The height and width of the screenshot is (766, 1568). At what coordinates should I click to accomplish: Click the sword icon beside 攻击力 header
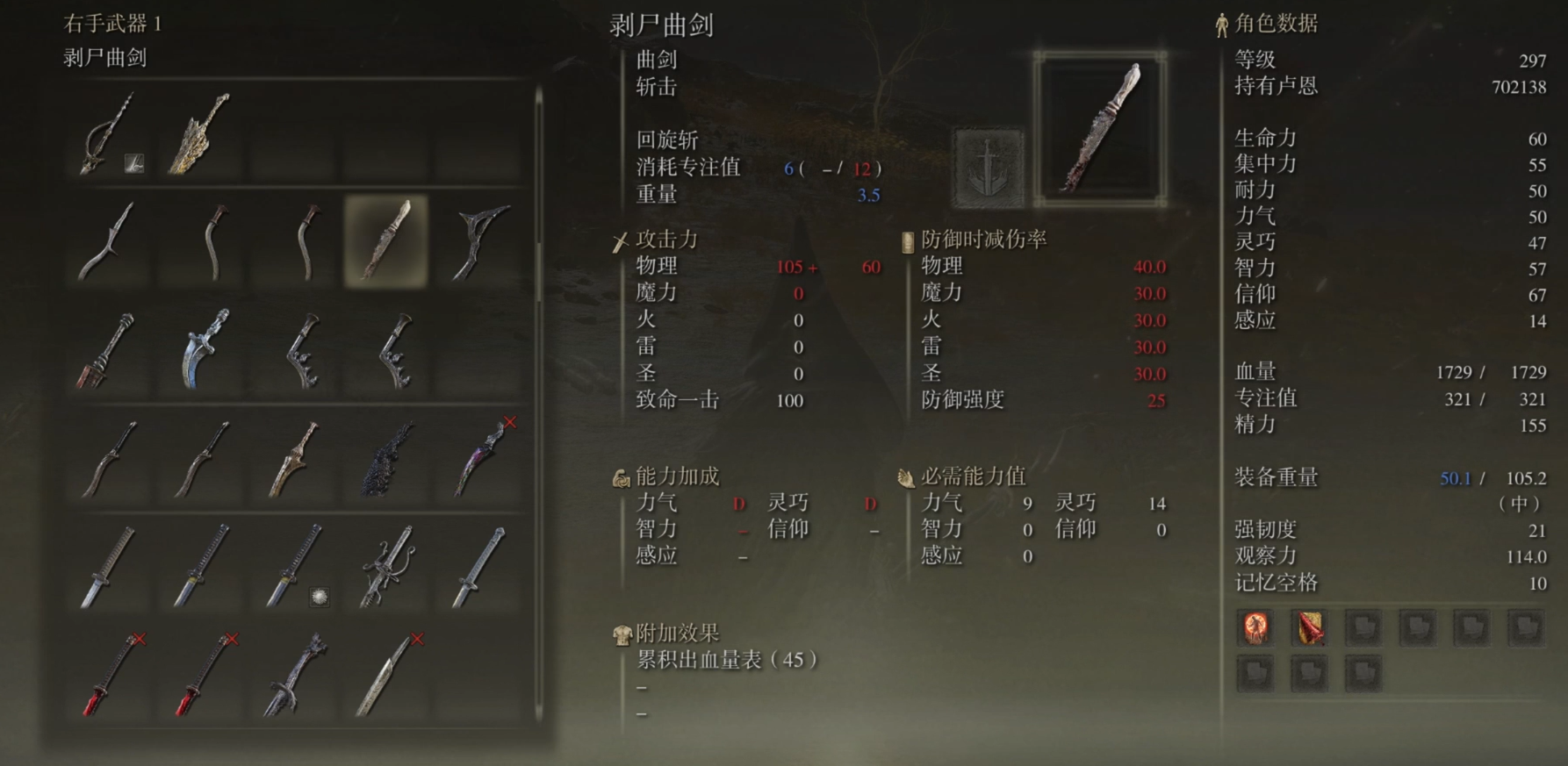coord(619,240)
